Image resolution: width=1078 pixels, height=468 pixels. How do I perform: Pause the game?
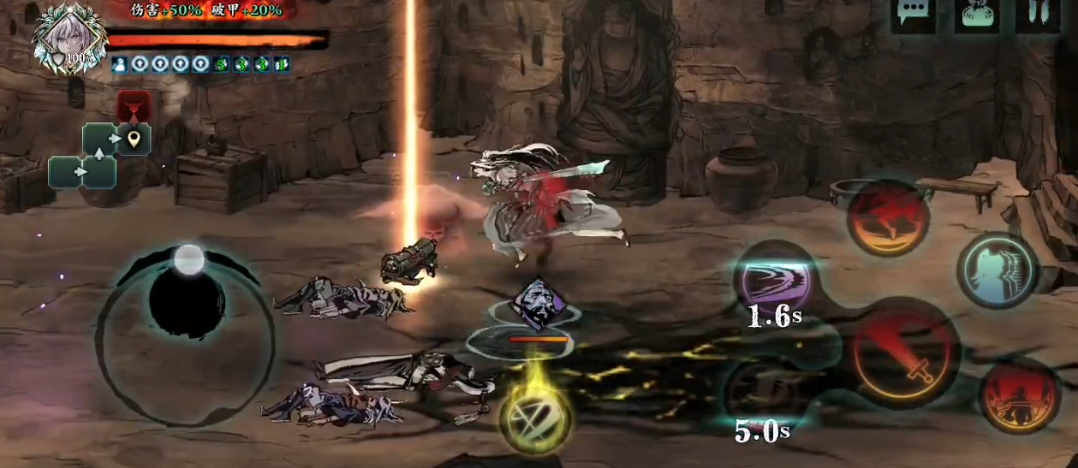coord(1038,15)
